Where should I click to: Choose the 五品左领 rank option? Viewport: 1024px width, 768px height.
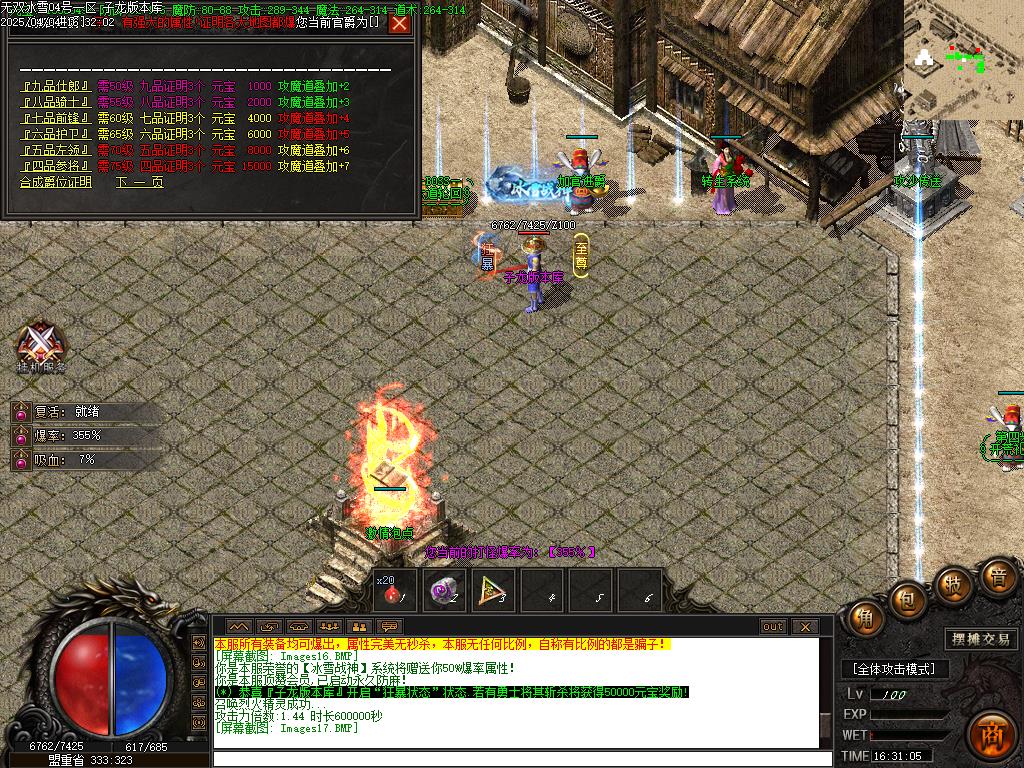coord(56,150)
